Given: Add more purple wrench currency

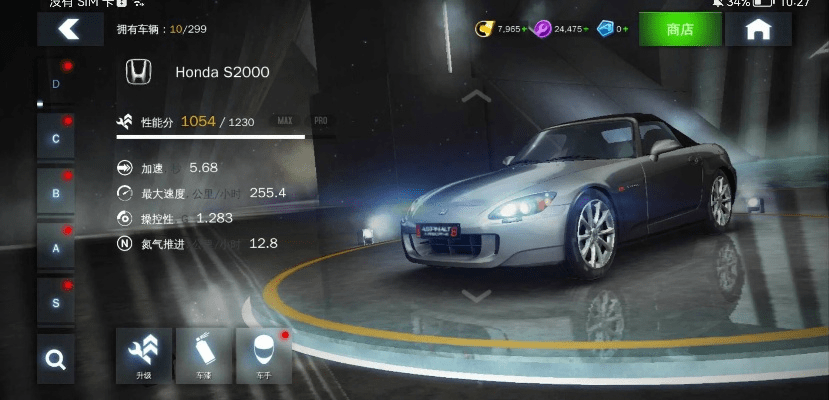Looking at the screenshot, I should pos(587,30).
